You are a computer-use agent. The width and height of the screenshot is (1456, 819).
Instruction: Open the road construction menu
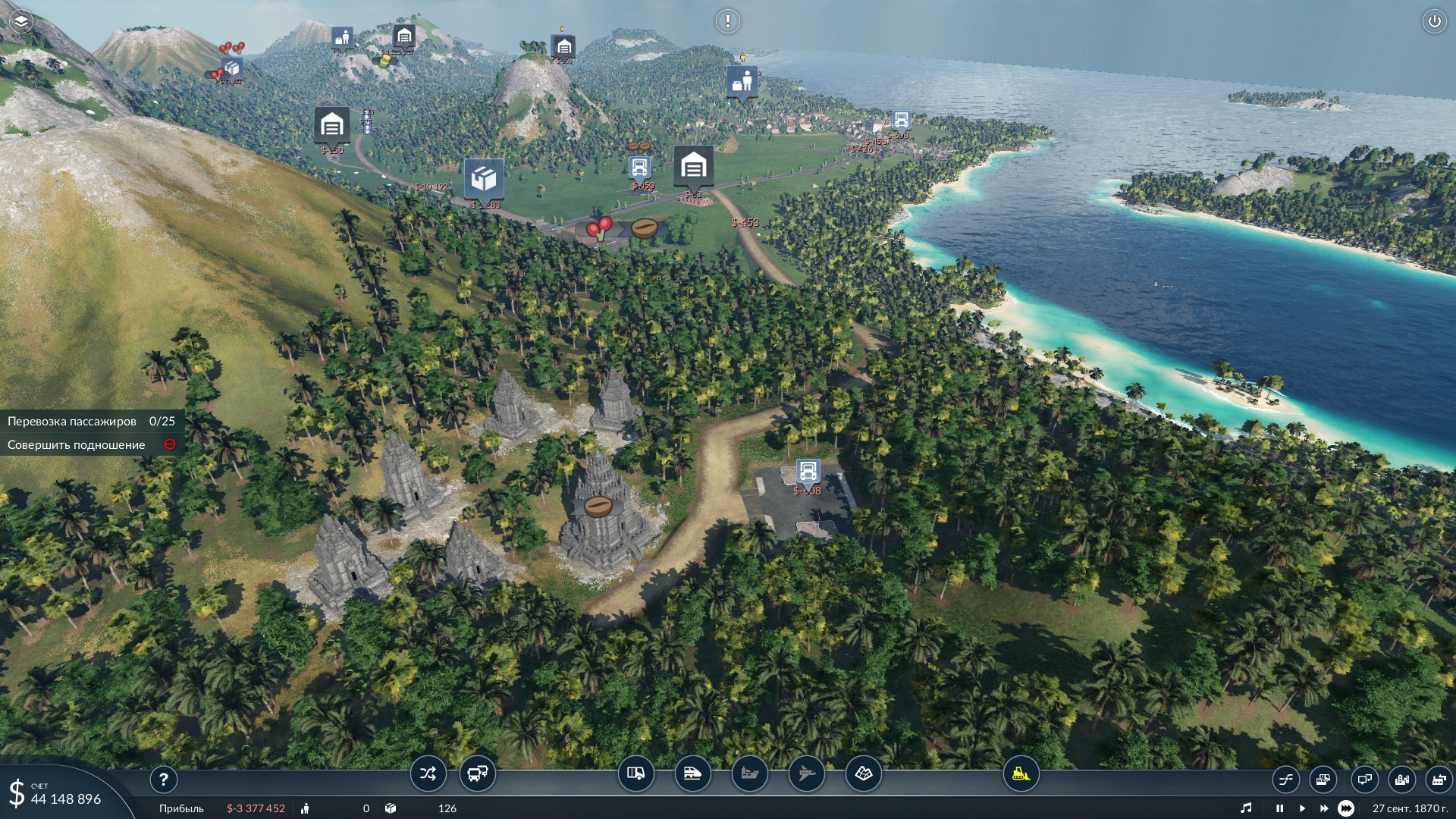635,774
